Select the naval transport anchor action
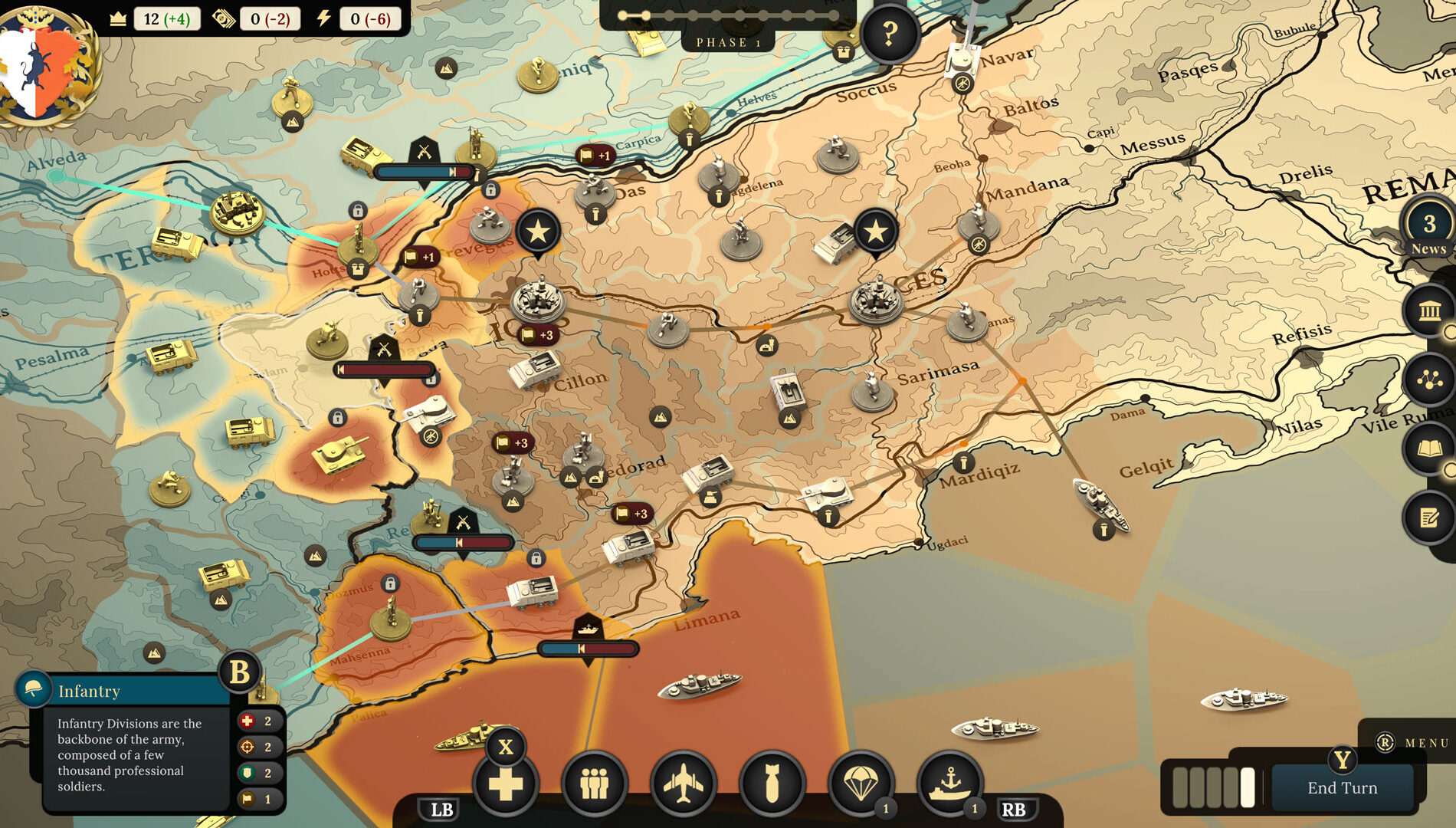 pyautogui.click(x=950, y=784)
